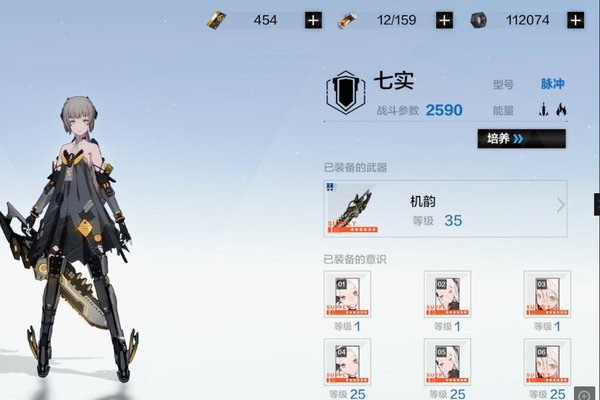
Task: Open memory slot 02
Action: [x=447, y=294]
